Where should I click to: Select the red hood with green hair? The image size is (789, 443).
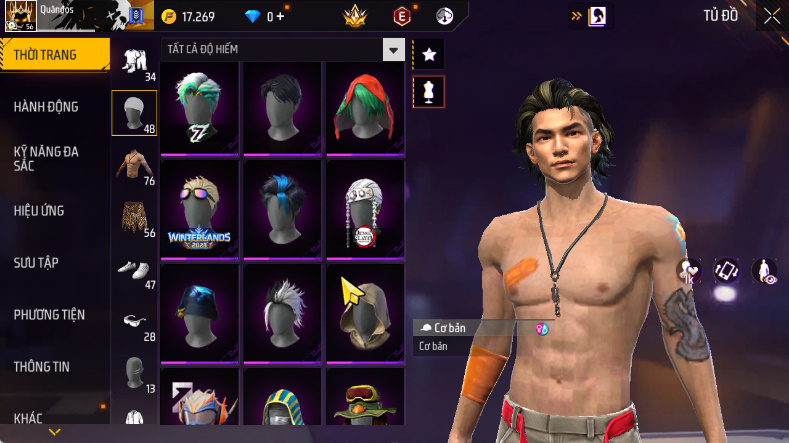[365, 107]
